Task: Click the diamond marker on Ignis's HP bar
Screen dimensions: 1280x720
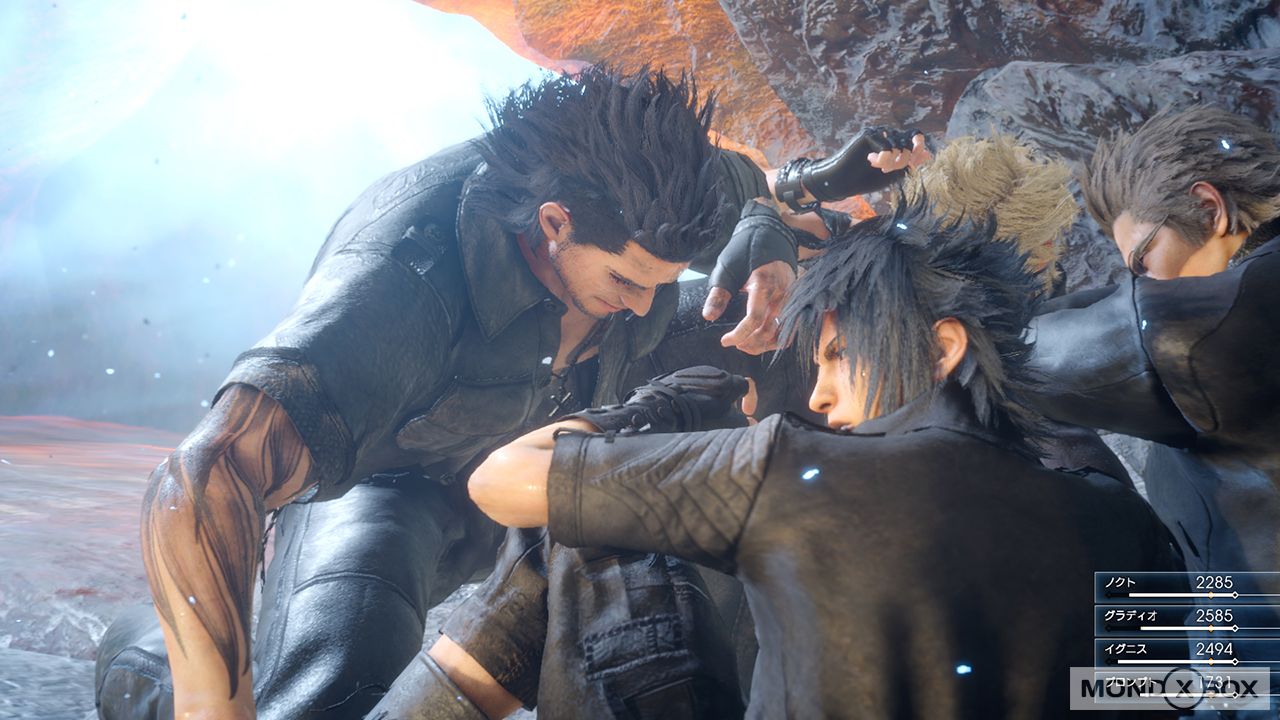Action: pos(1211,660)
